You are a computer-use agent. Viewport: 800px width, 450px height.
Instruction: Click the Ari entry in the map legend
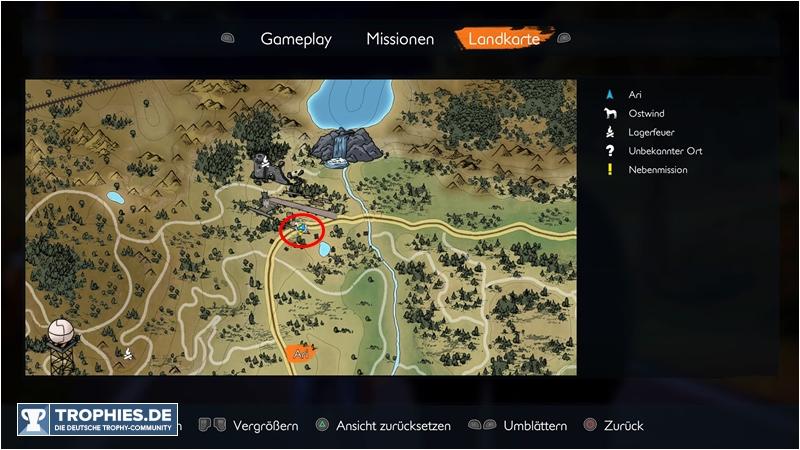635,94
